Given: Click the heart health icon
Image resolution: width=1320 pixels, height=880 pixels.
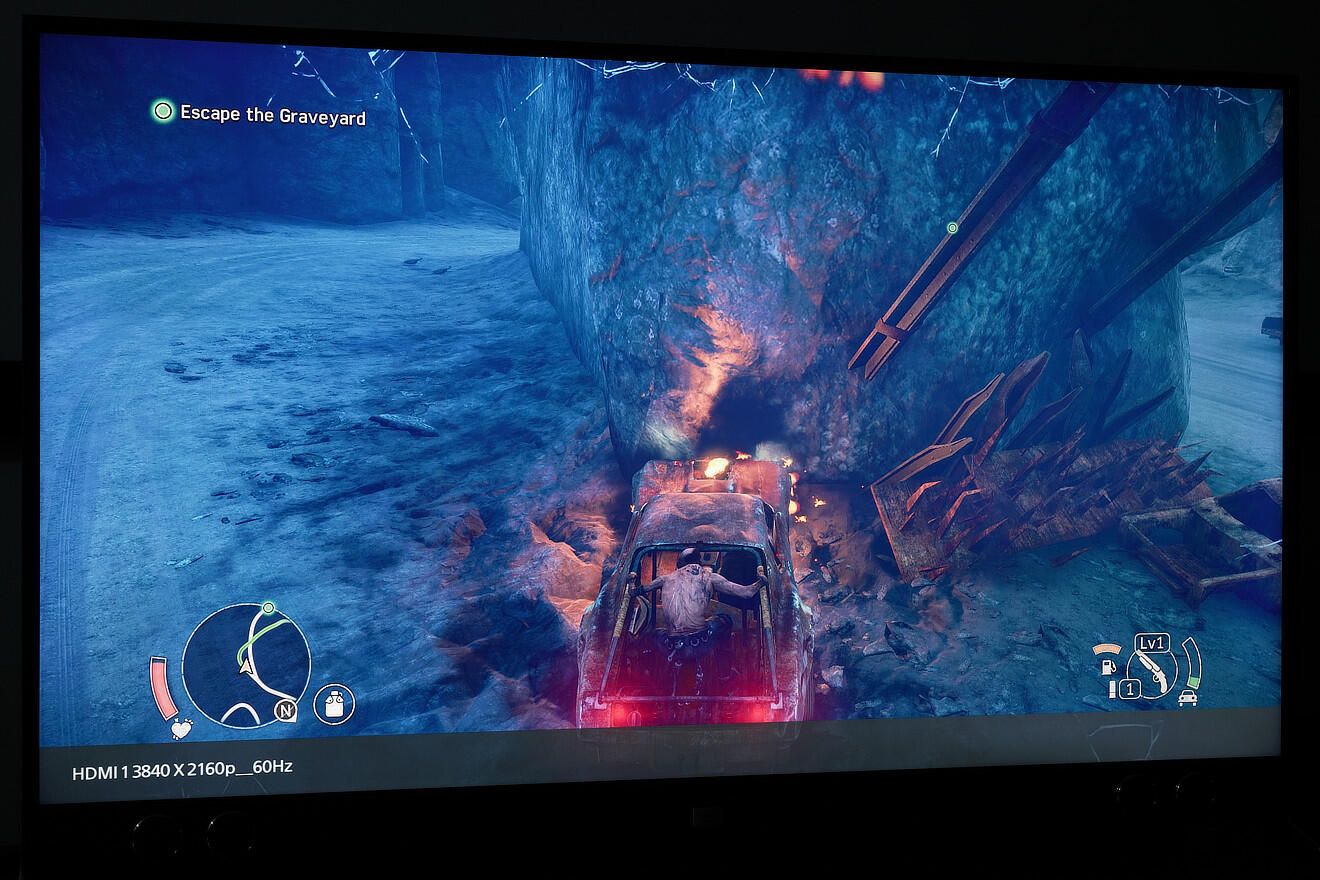Looking at the screenshot, I should (x=181, y=728).
